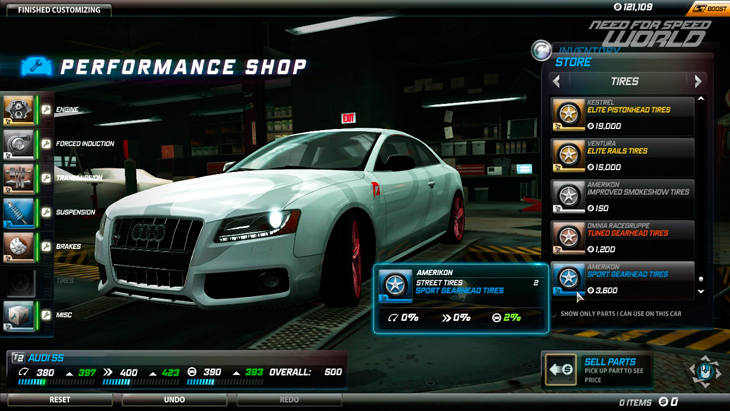The width and height of the screenshot is (730, 411).
Task: Open the Engine parts category
Action: [20, 110]
